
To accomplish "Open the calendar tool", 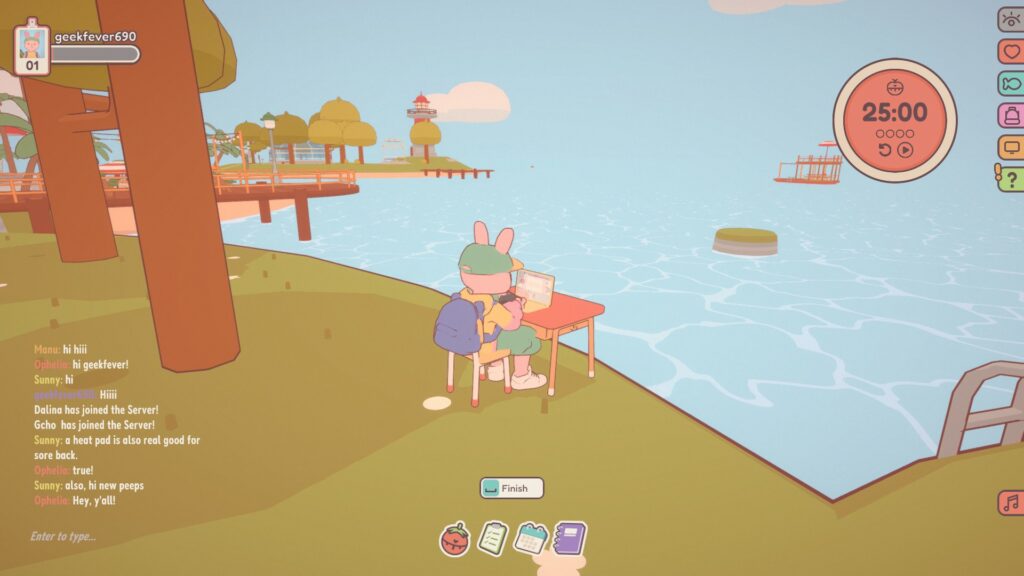I will point(530,539).
